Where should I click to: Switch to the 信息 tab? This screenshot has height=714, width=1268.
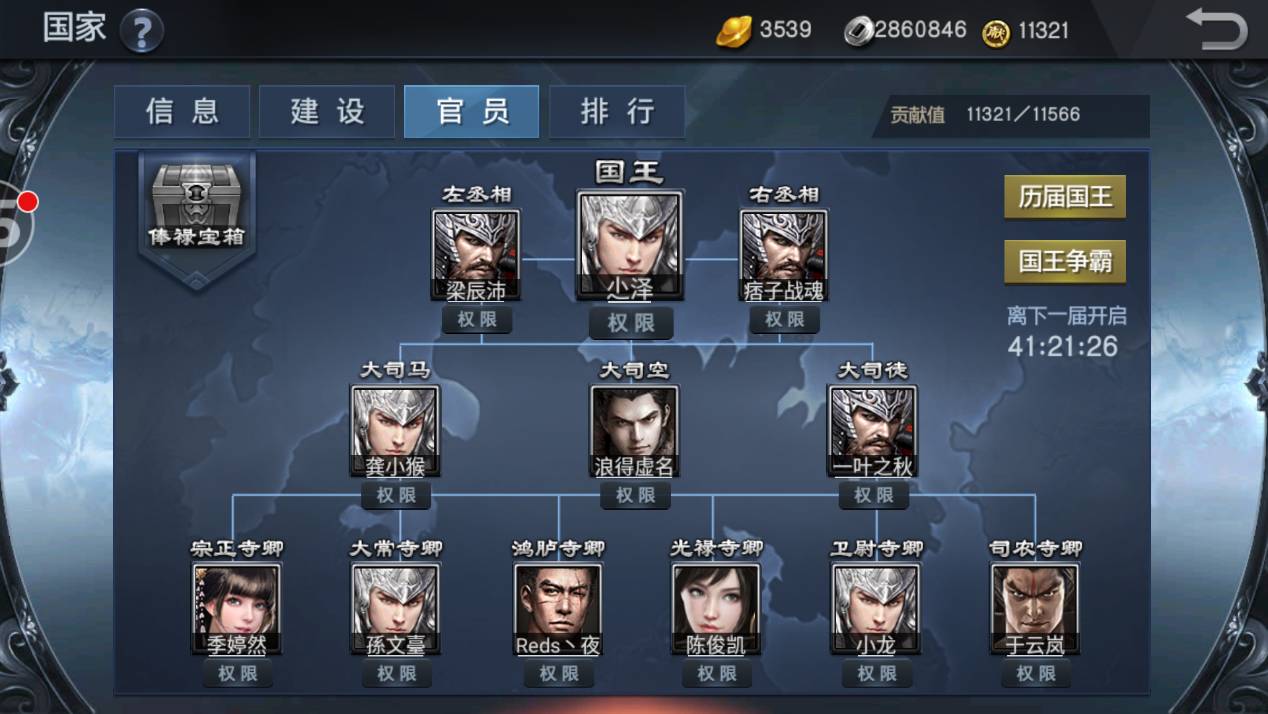click(x=182, y=111)
